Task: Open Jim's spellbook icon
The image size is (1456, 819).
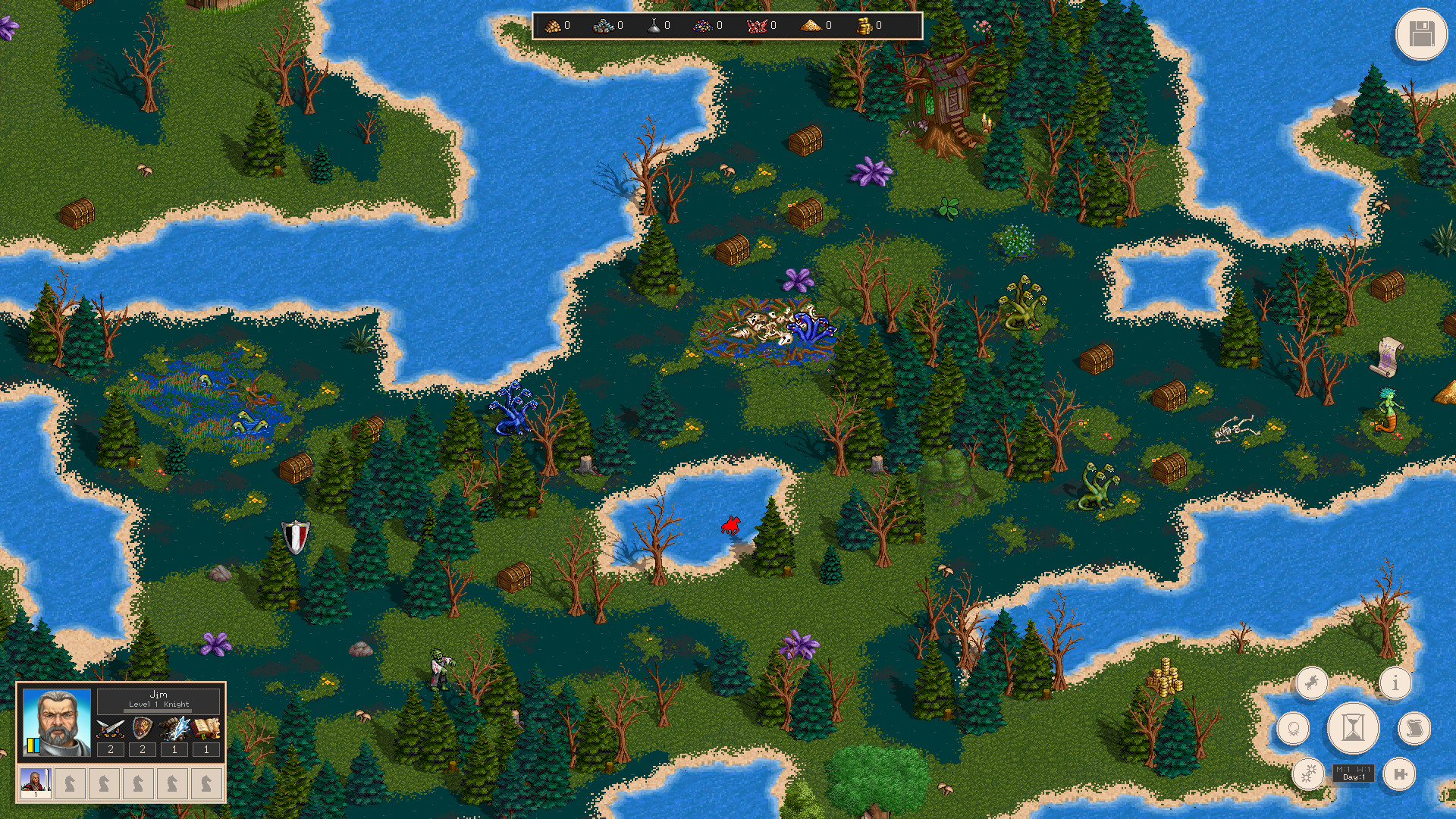Action: tap(206, 728)
